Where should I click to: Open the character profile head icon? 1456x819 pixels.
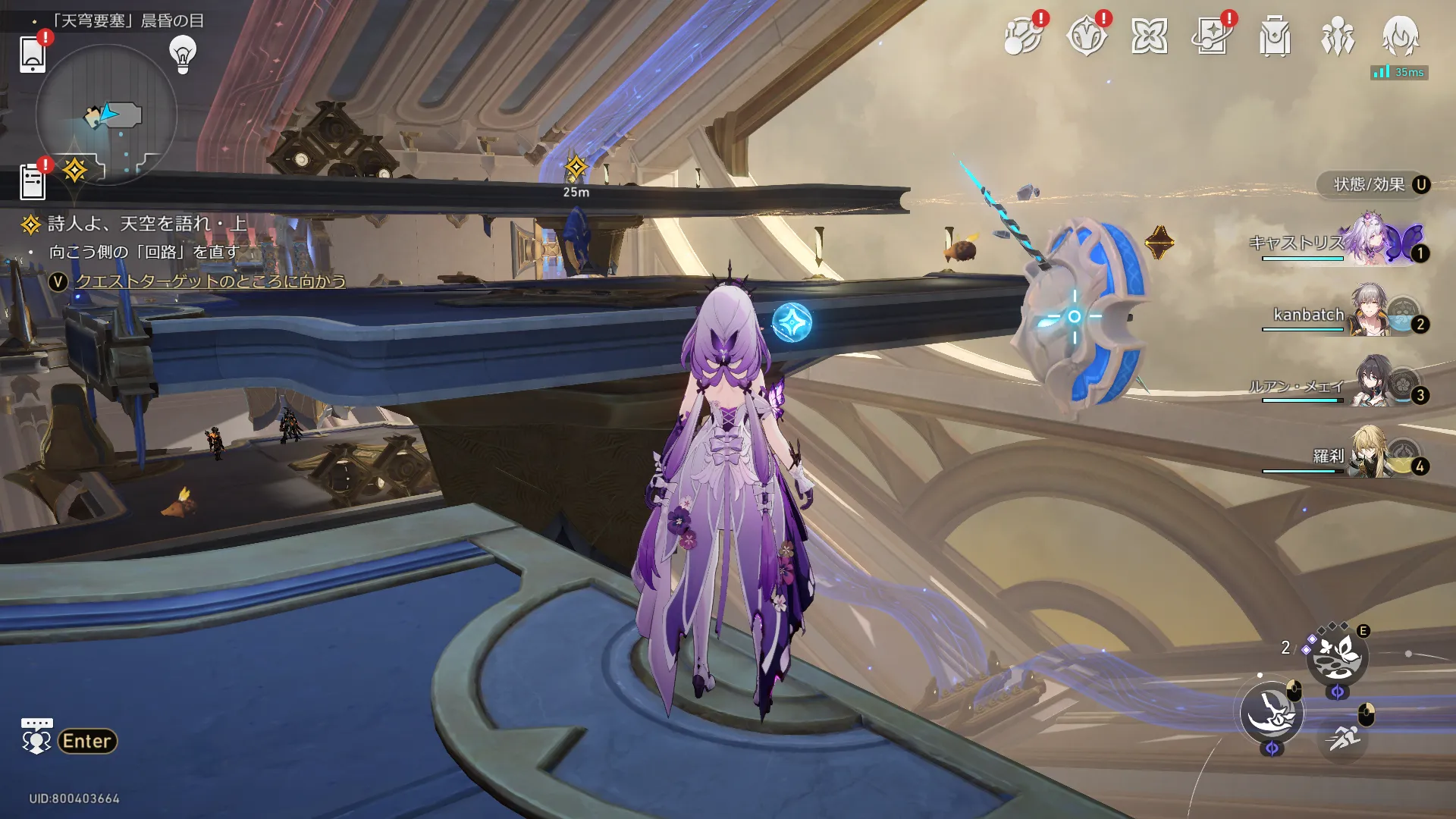[1400, 35]
